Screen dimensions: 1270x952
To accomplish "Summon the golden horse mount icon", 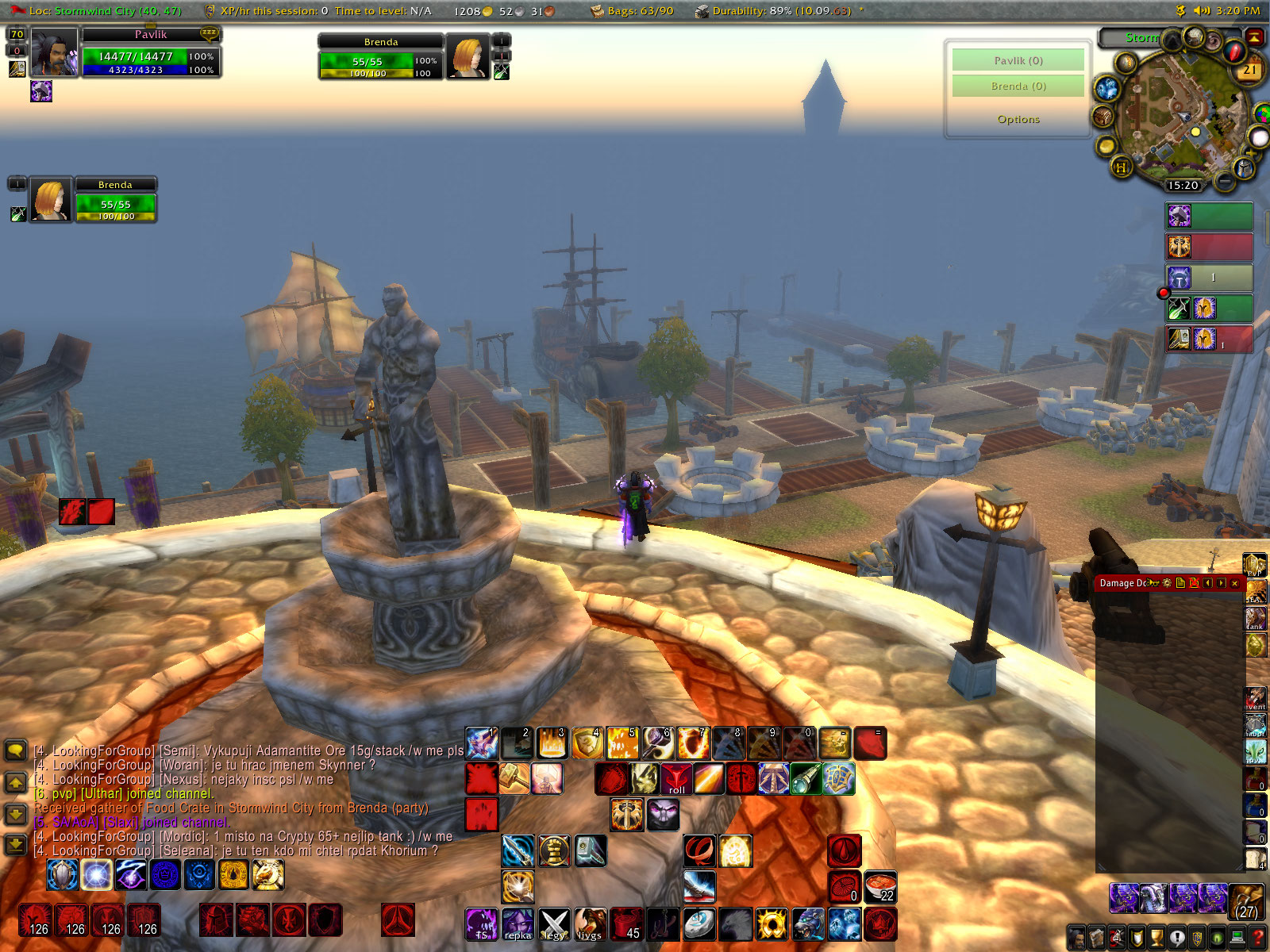I will click(x=268, y=874).
